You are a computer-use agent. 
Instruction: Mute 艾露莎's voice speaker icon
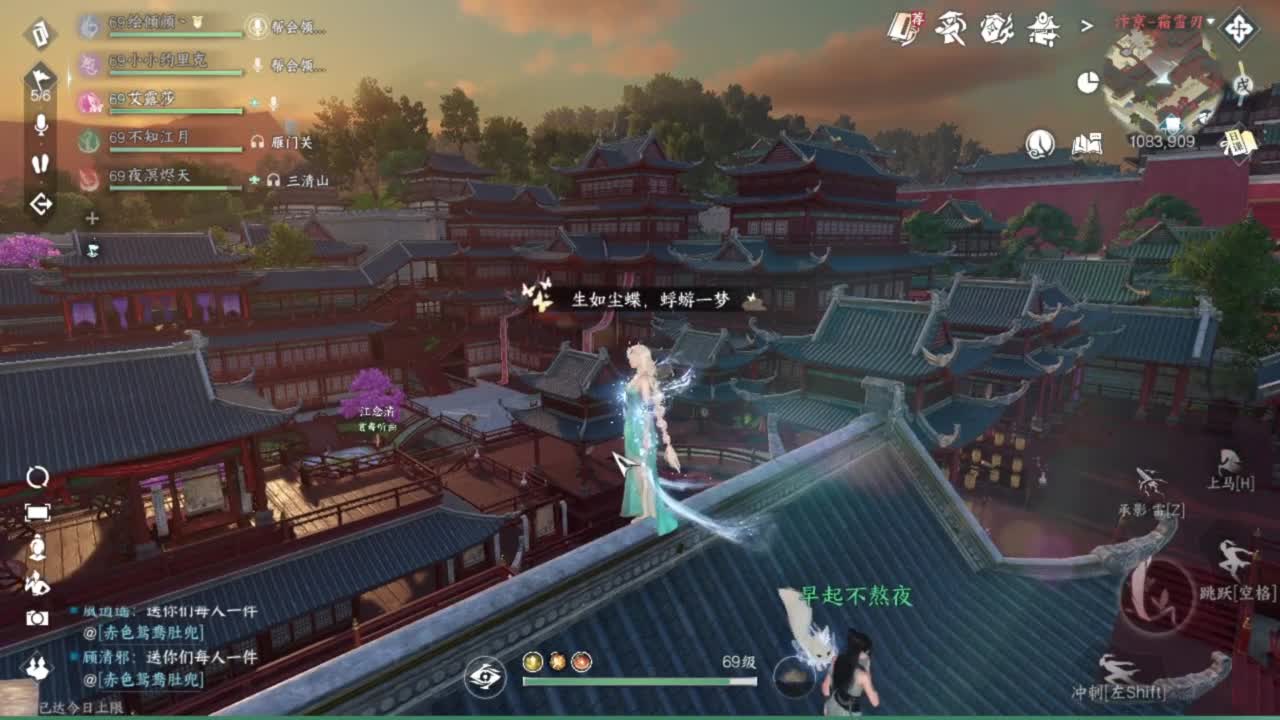click(272, 104)
